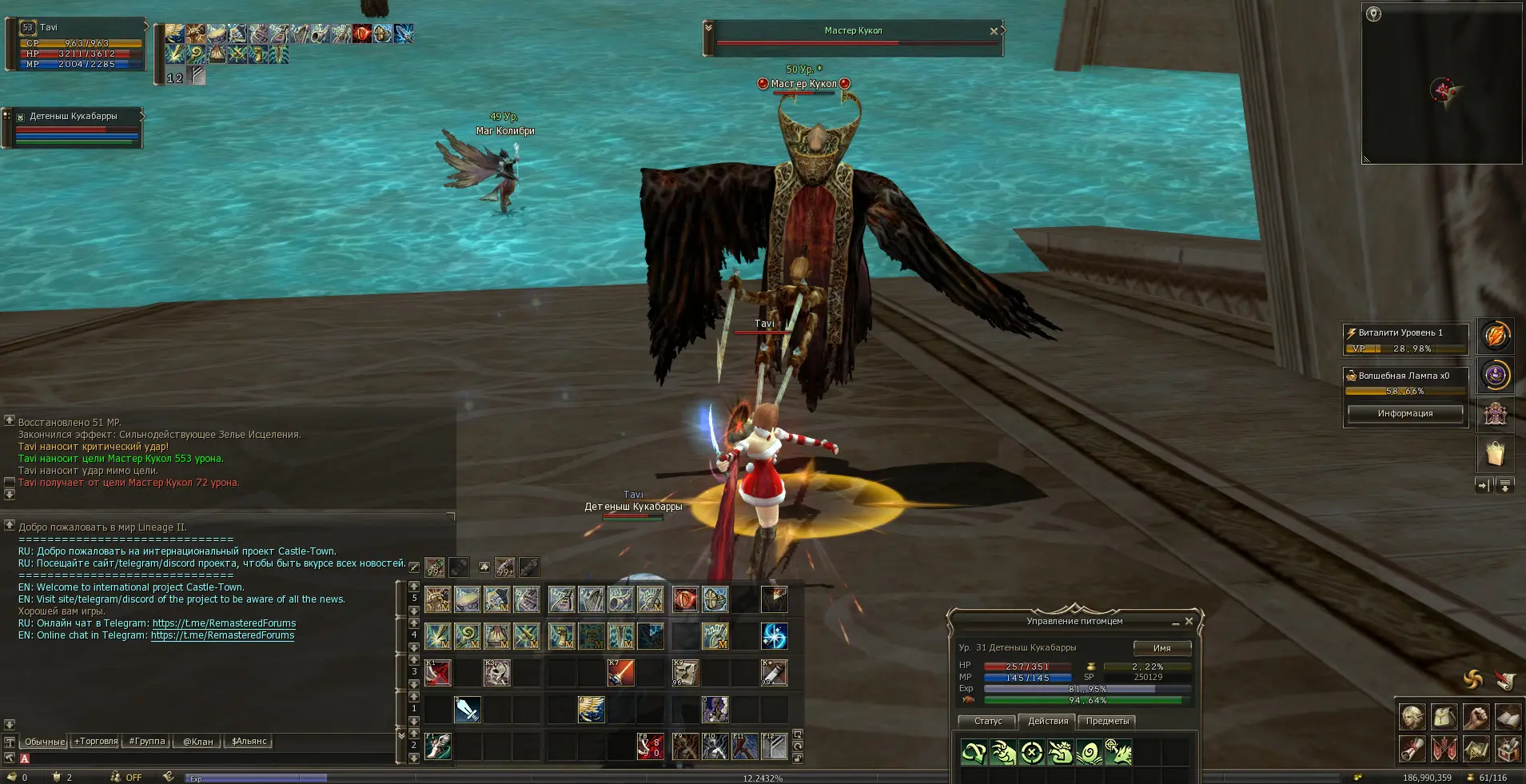This screenshot has height=784, width=1526.
Task: Close the Мастер Кукол target window
Action: [994, 31]
